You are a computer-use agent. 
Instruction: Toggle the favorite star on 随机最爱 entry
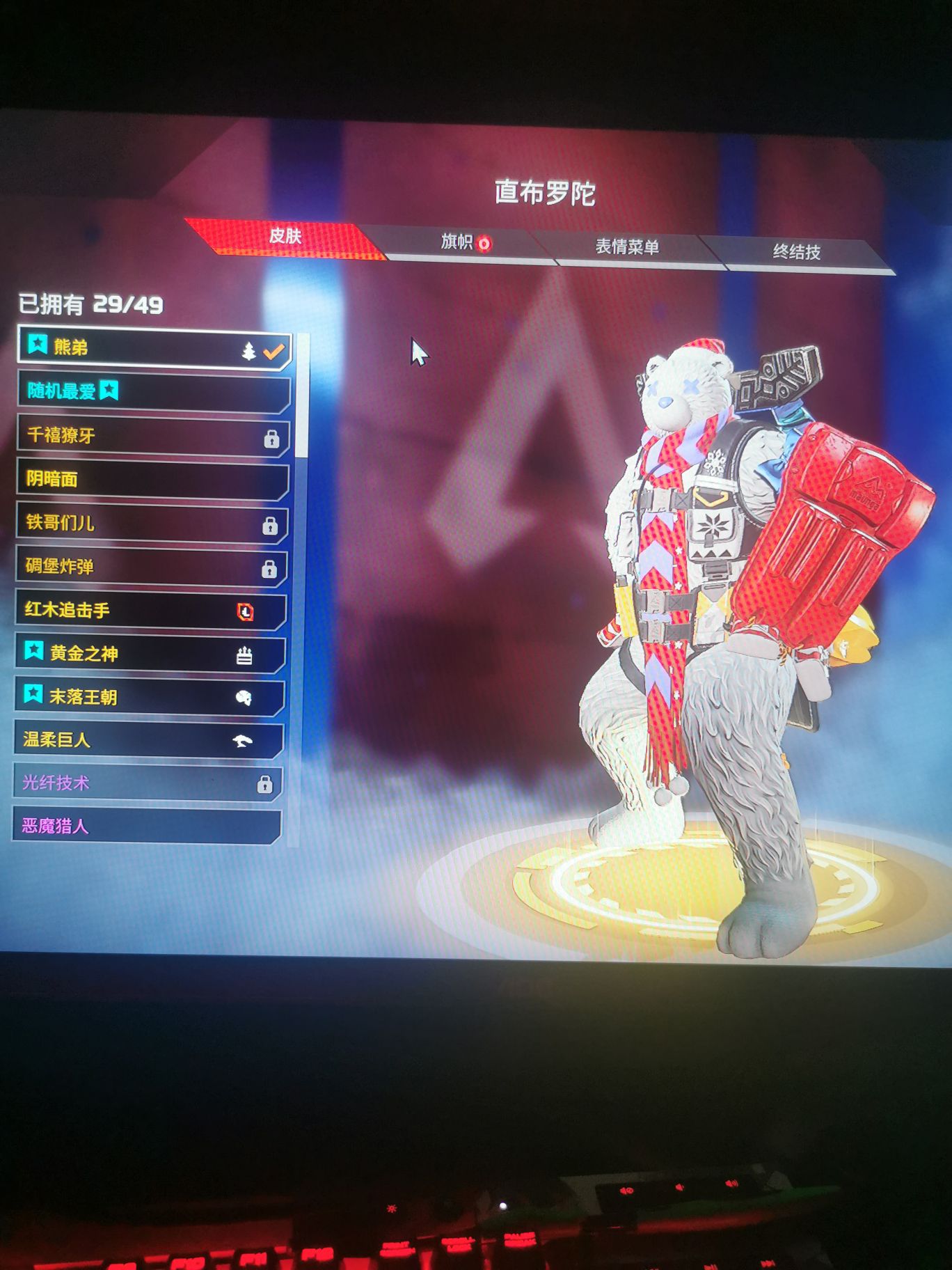pyautogui.click(x=109, y=392)
